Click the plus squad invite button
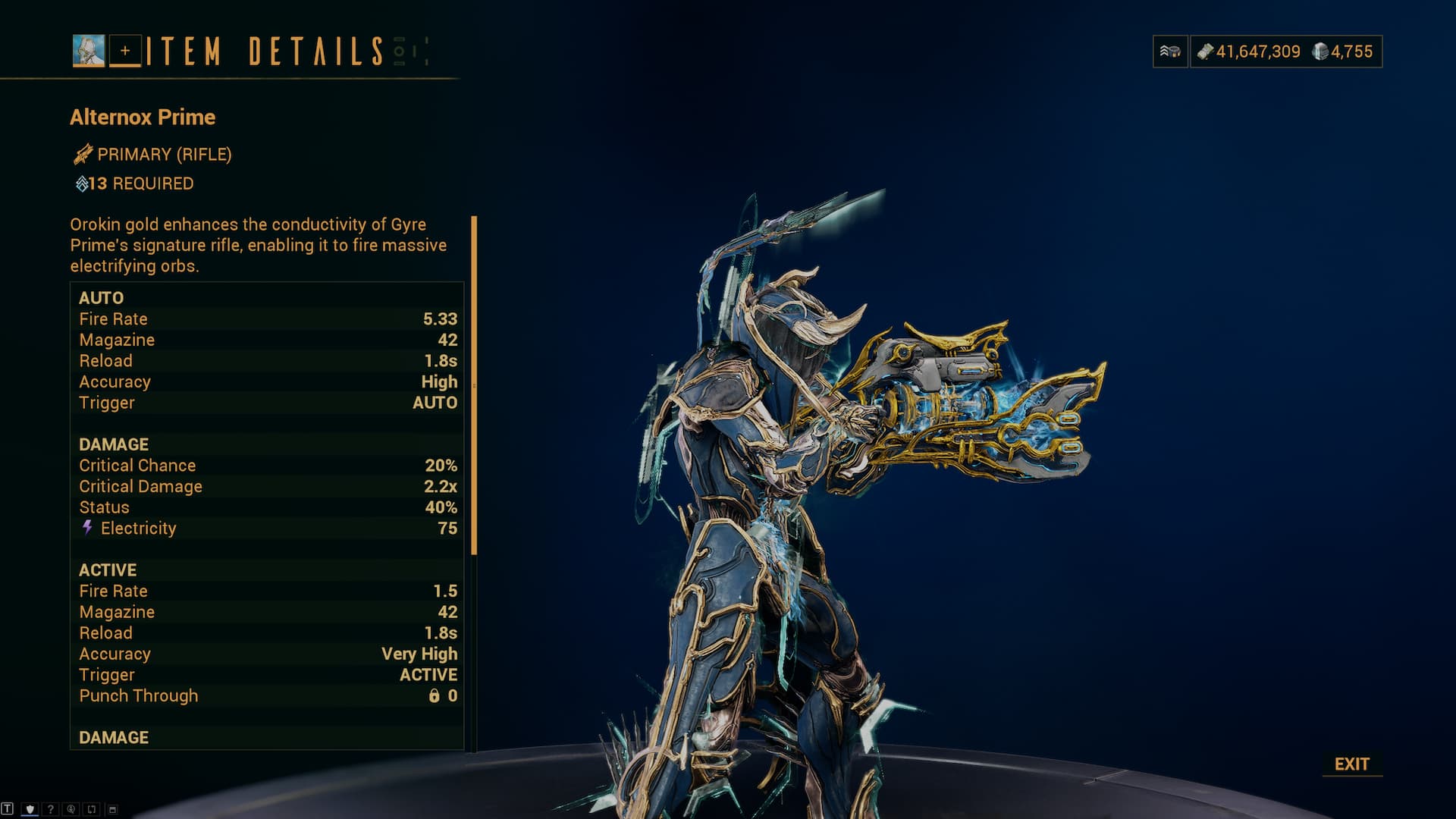The height and width of the screenshot is (819, 1456). tap(125, 51)
